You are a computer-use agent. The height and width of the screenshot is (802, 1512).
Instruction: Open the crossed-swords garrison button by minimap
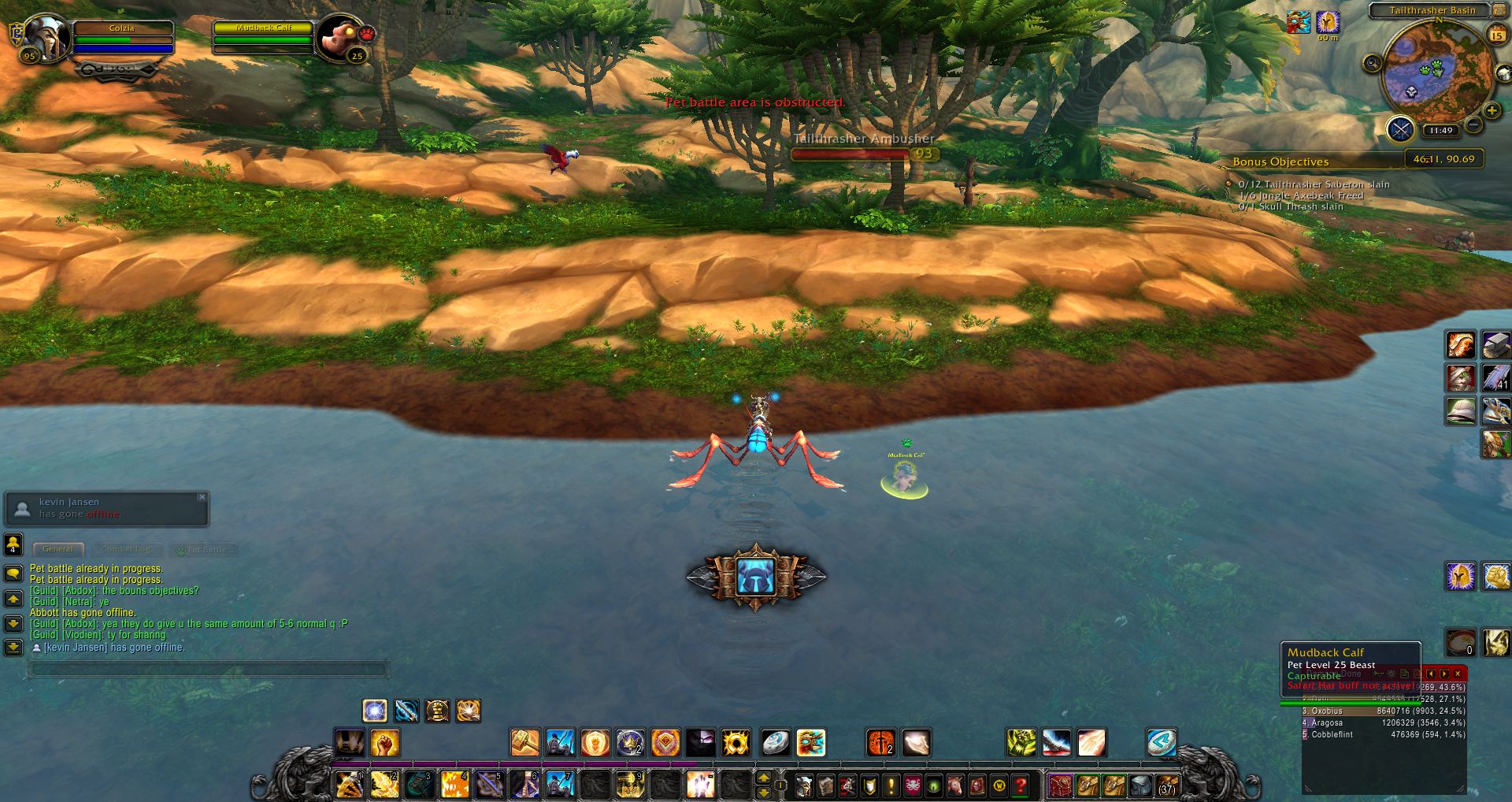click(x=1400, y=128)
